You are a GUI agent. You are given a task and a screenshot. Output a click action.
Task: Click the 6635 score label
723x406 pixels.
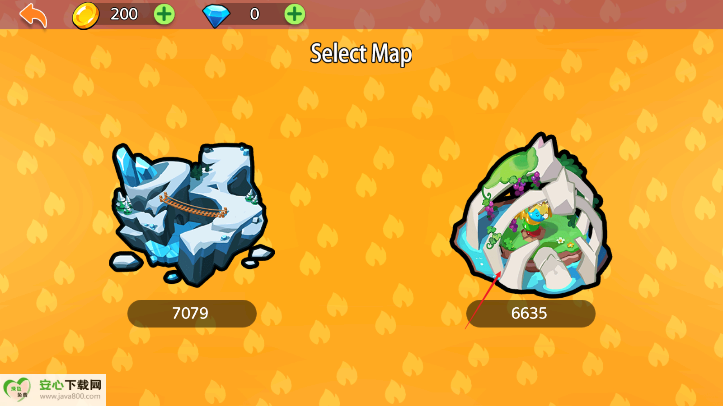[x=530, y=313]
